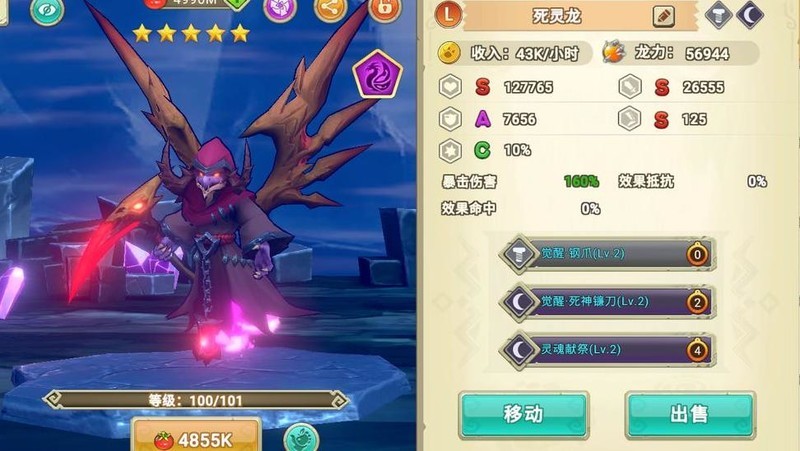This screenshot has height=451, width=800.
Task: Feed the dragon with the 4855K tomato button
Action: [x=196, y=438]
